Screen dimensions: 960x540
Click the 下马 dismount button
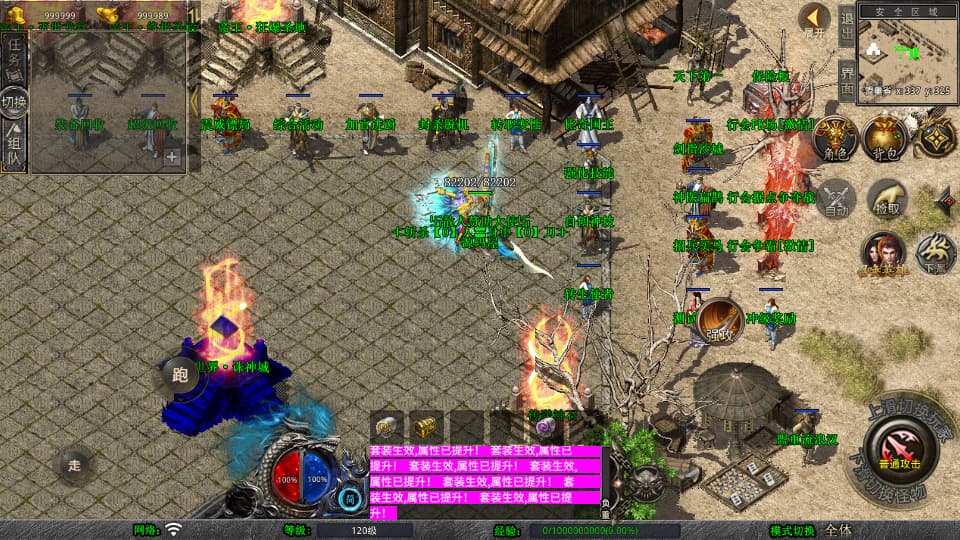(x=935, y=254)
